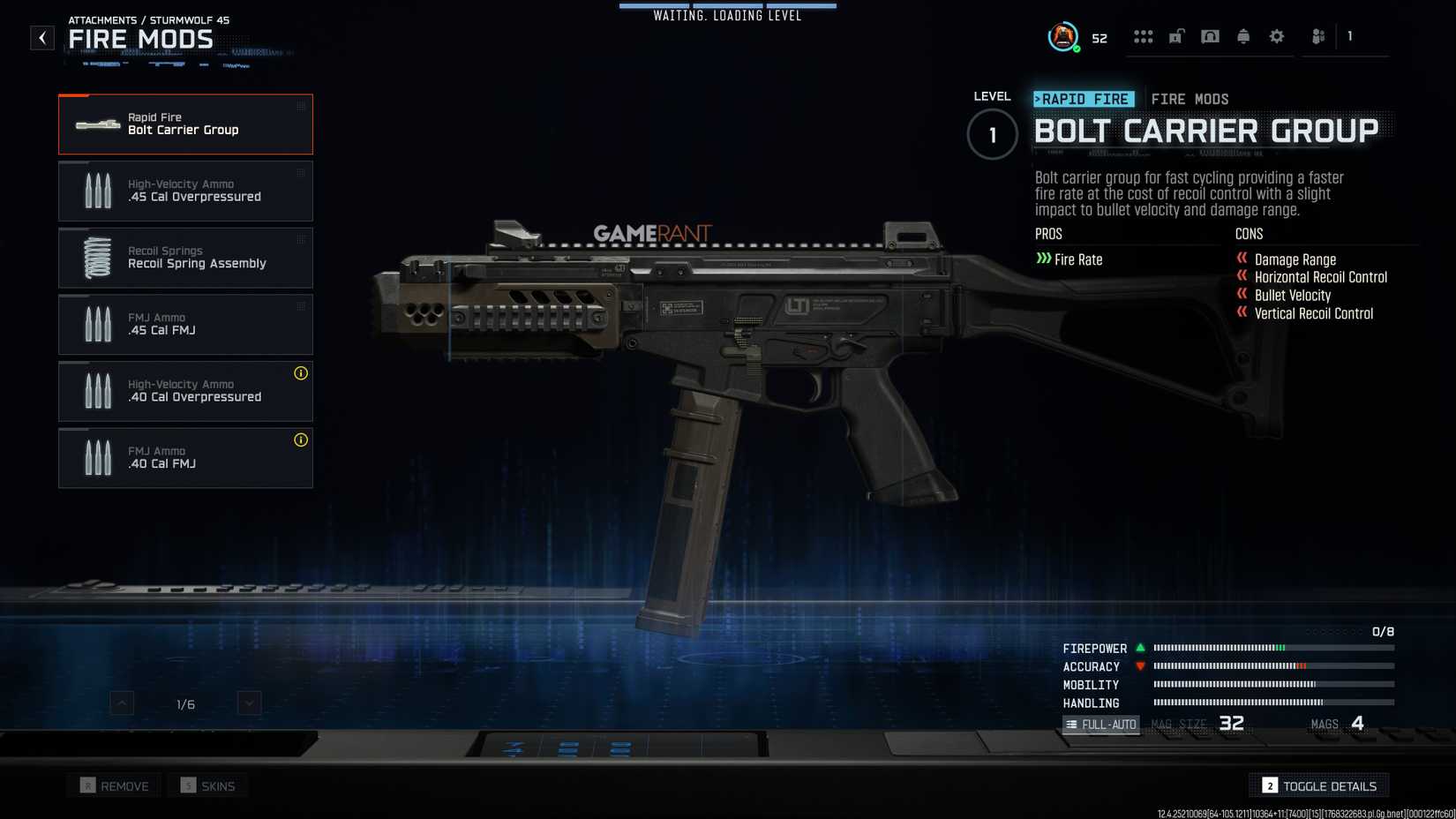Image resolution: width=1456 pixels, height=819 pixels.
Task: Click the up arrow above the 1/6 pager
Action: (x=120, y=703)
